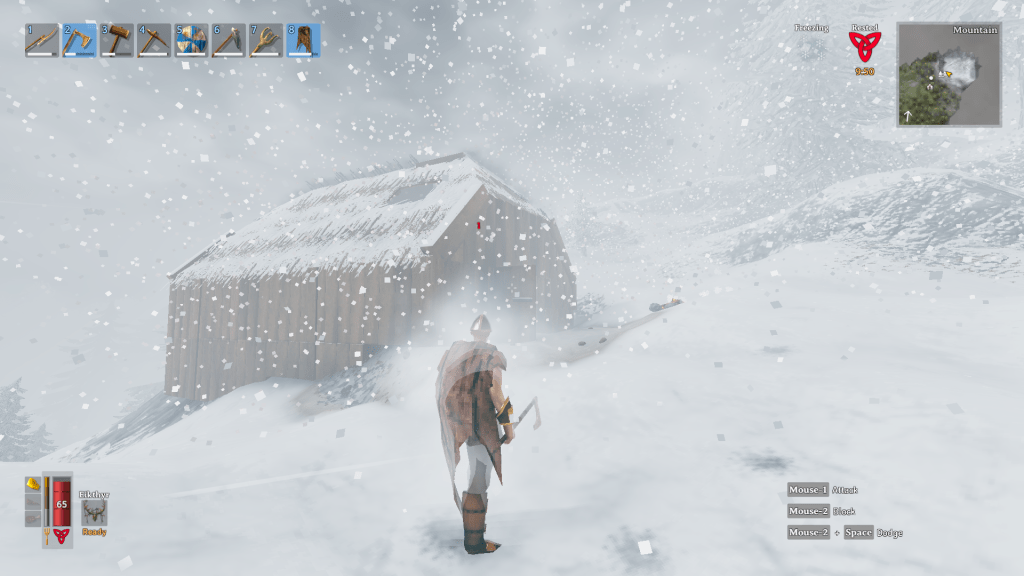Activate the Eikthyr forsaken power
This screenshot has height=576, width=1024.
[x=95, y=512]
